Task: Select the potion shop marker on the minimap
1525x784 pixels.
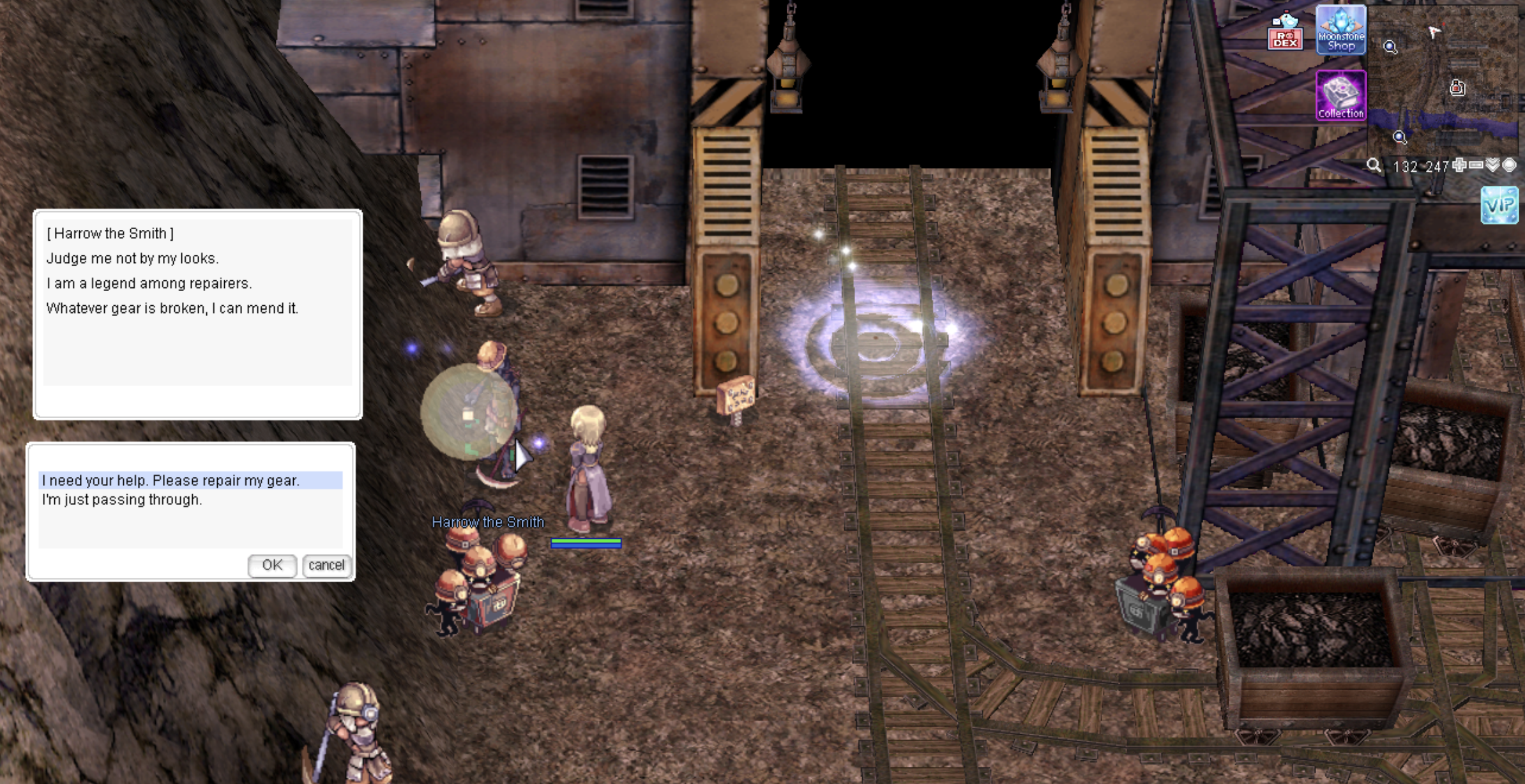Action: click(1457, 87)
